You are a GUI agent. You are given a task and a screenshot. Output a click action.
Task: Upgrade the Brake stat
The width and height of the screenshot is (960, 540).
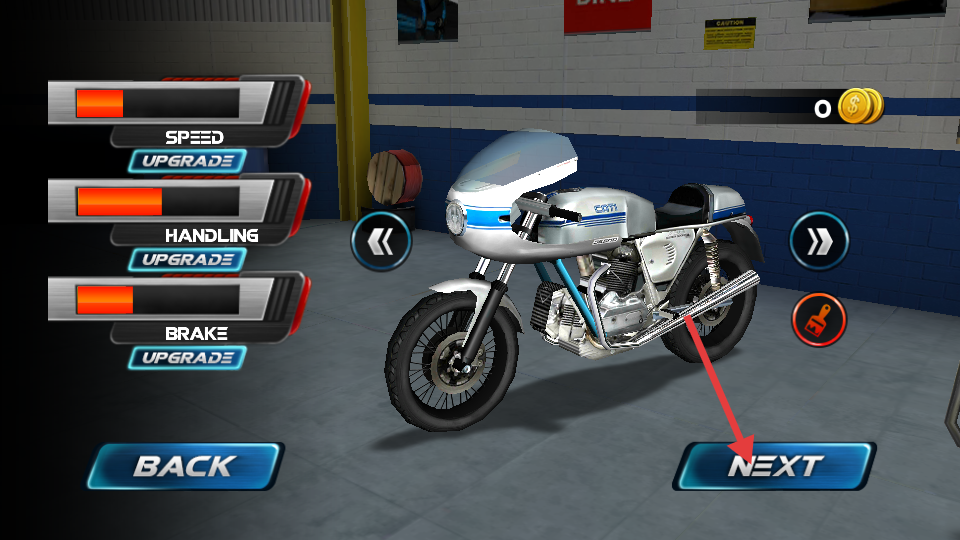pos(187,357)
